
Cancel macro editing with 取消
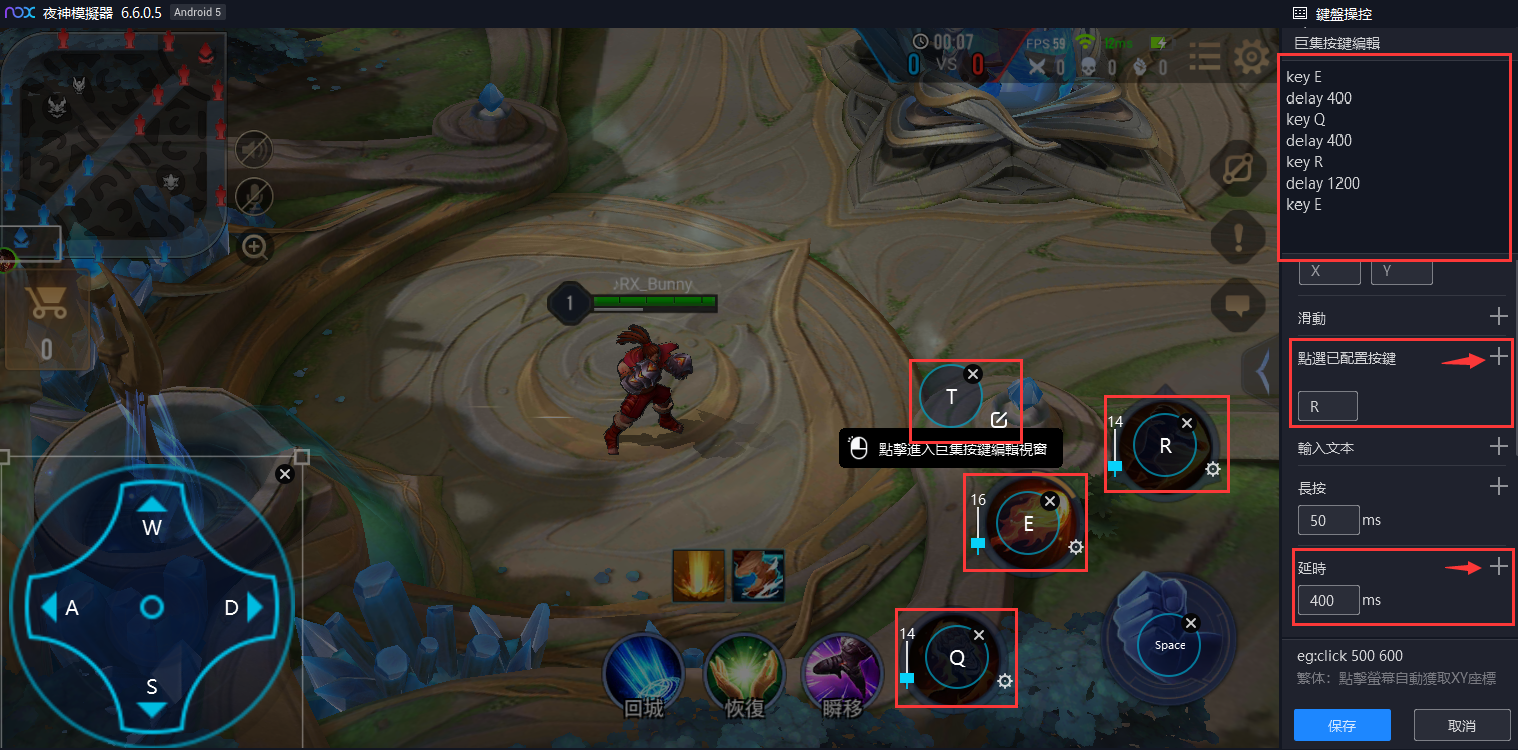[x=1461, y=725]
